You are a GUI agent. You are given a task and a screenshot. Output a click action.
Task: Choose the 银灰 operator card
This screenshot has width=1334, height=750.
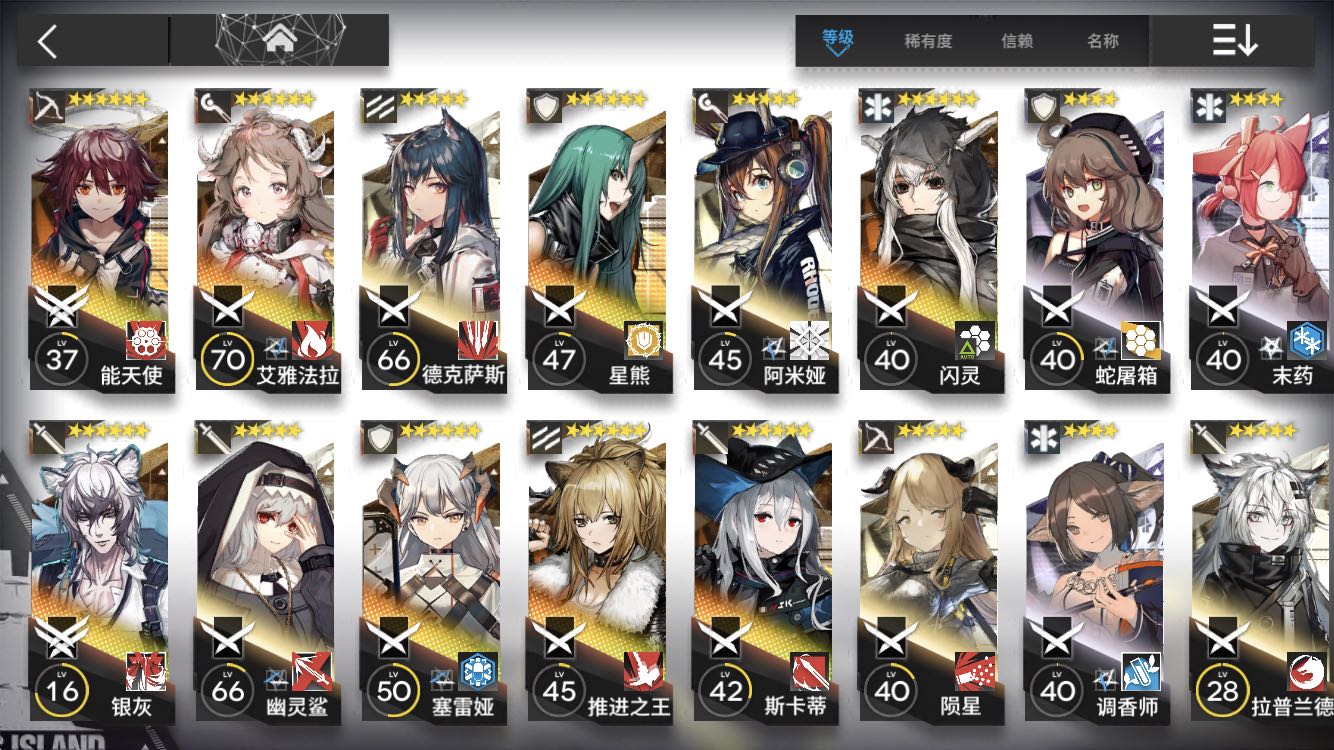(100, 572)
